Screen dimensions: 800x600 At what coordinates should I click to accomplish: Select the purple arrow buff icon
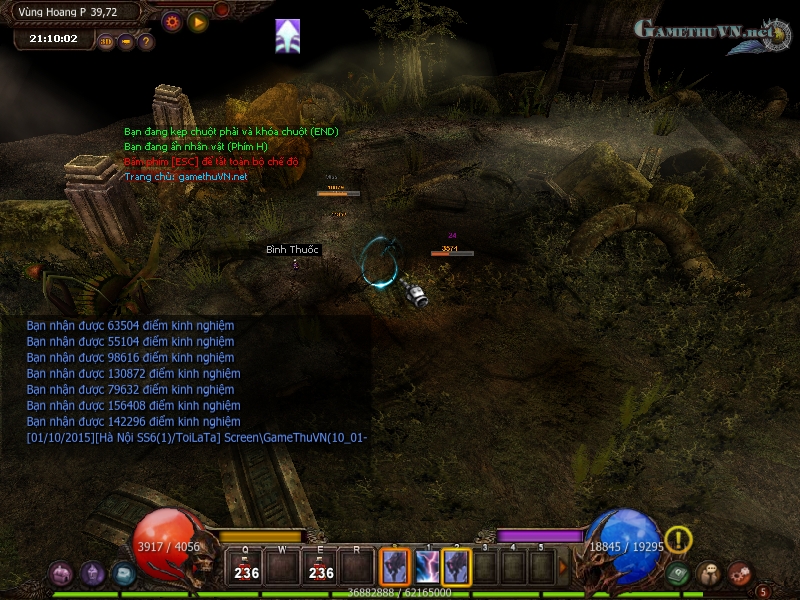[x=288, y=36]
